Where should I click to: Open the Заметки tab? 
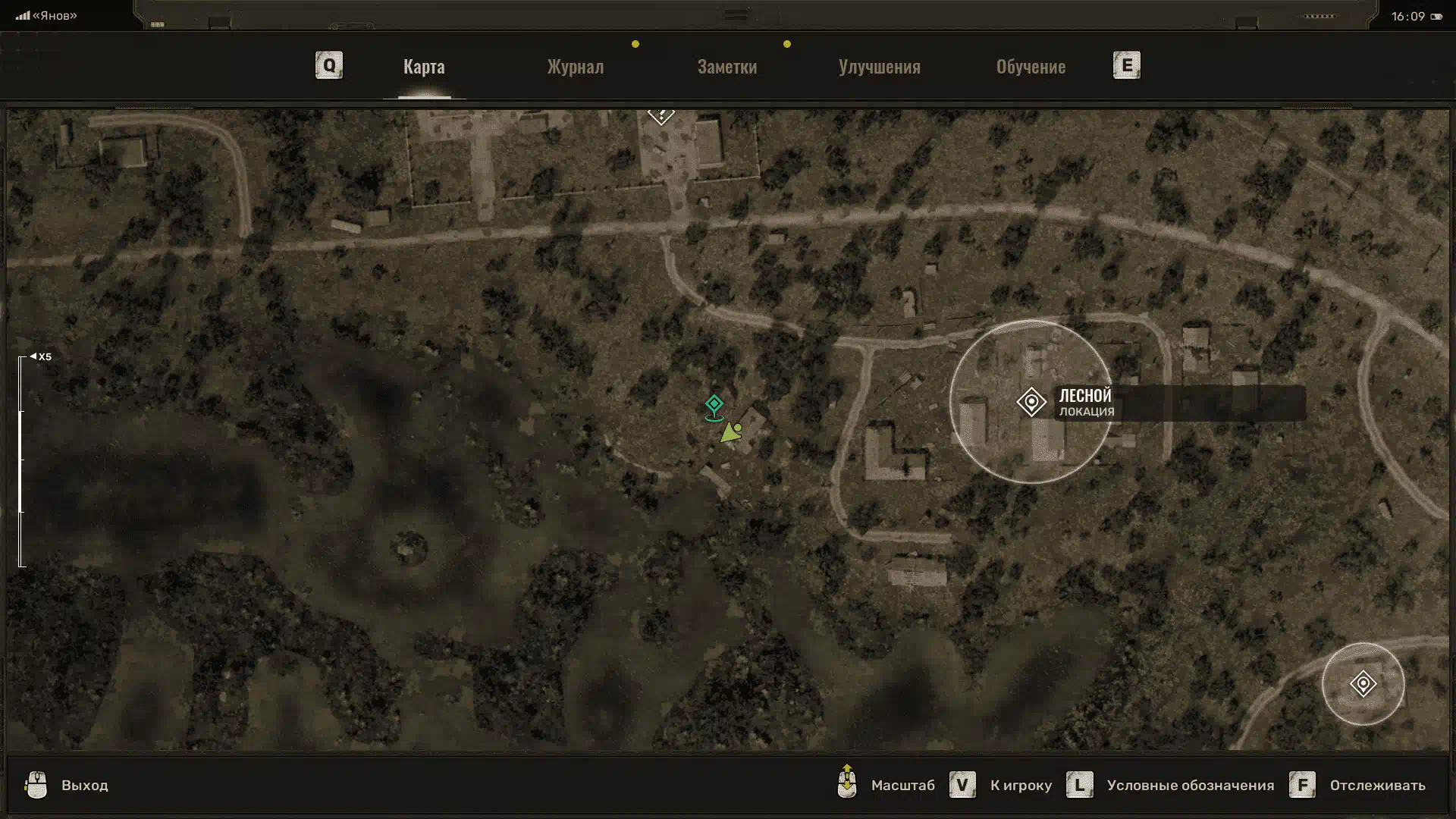726,67
